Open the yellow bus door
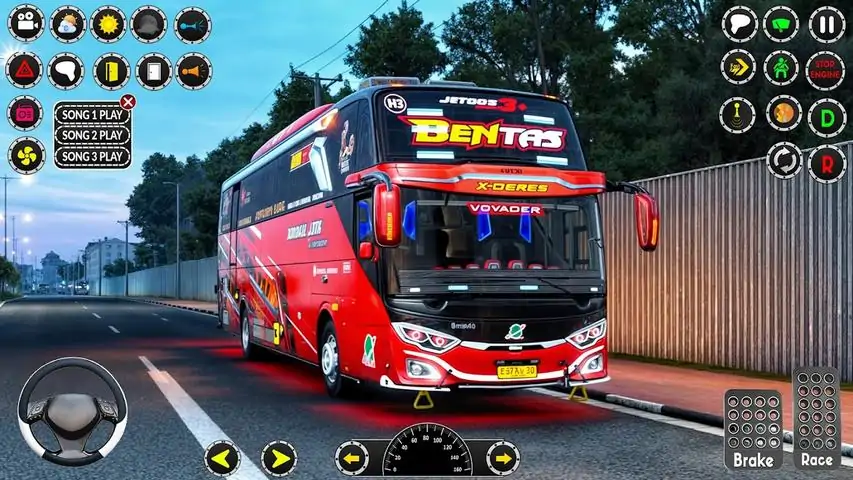Image resolution: width=853 pixels, height=480 pixels. [111, 71]
